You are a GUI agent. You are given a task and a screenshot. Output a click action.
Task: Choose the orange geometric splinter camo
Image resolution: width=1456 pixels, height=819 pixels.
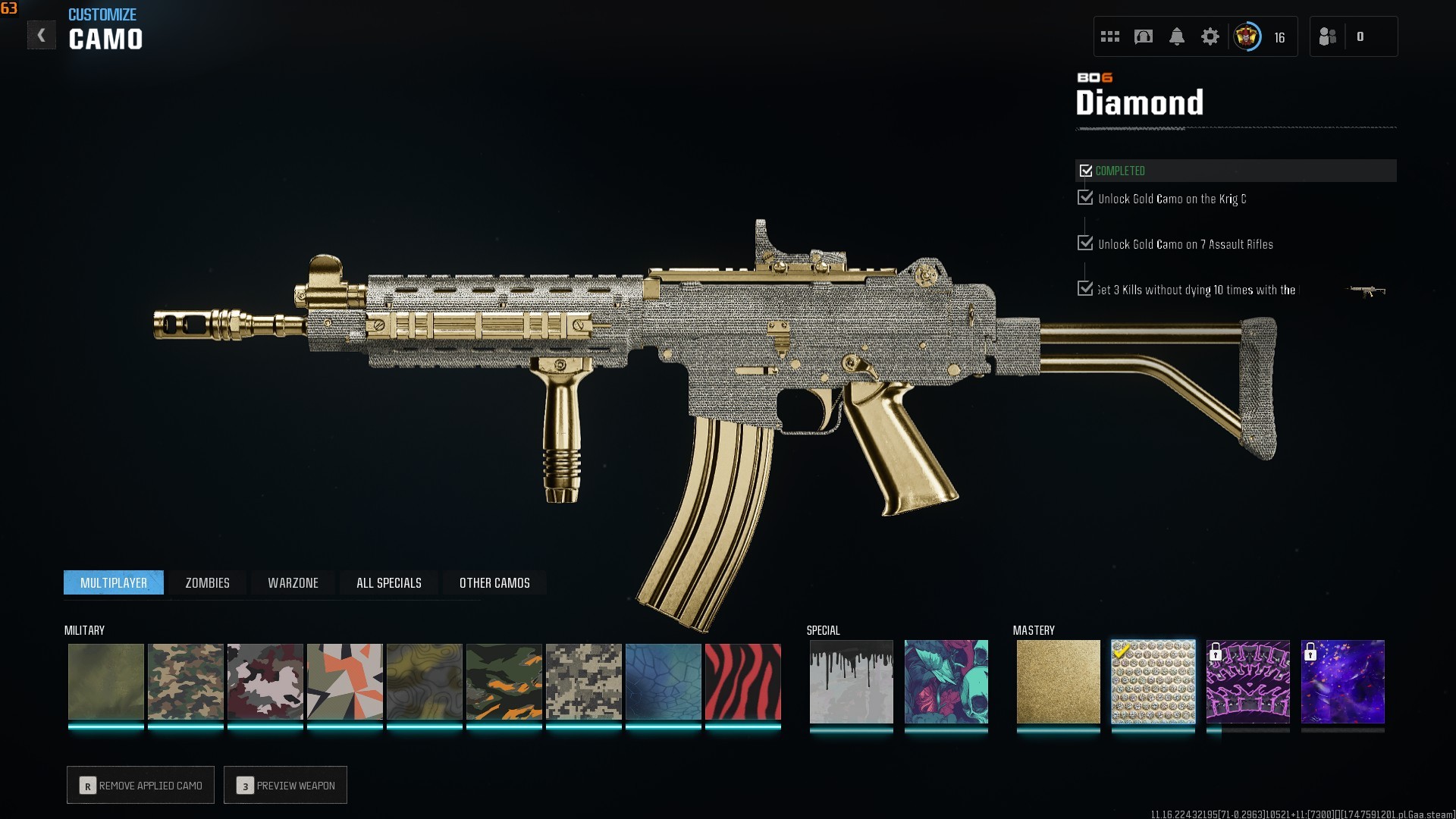pyautogui.click(x=344, y=682)
